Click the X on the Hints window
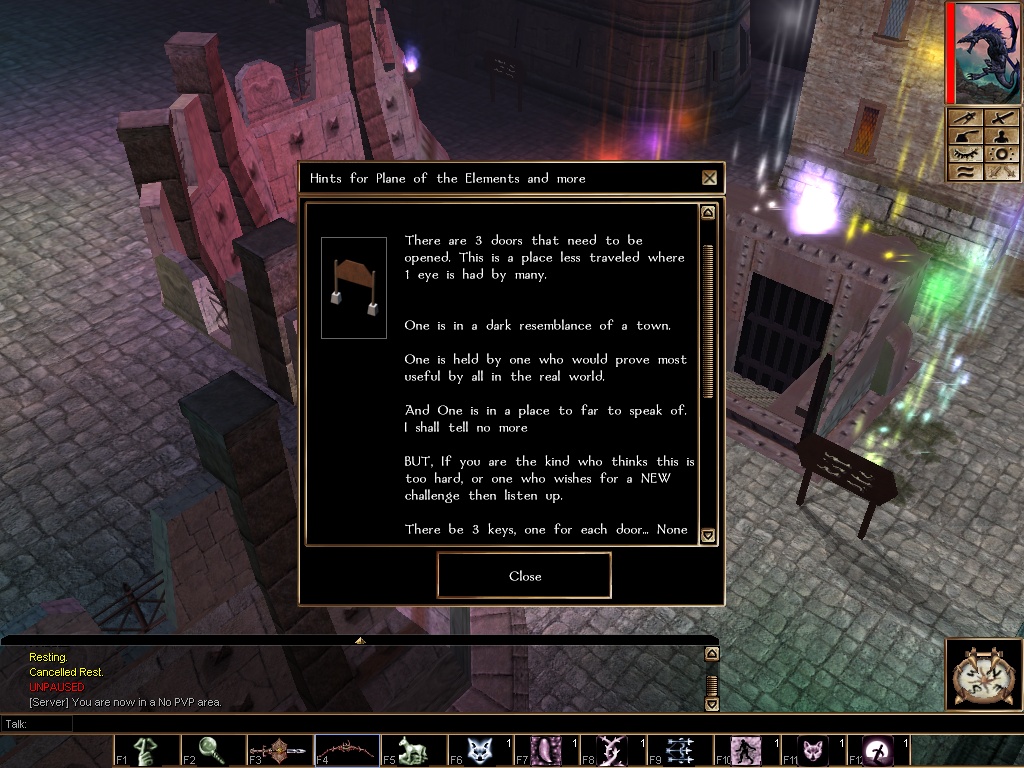Screen dimensions: 1024x768 pos(709,178)
